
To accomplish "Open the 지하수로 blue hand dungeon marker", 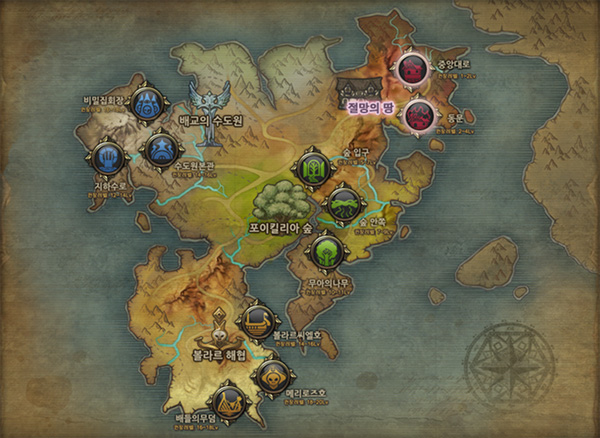I will coord(106,159).
